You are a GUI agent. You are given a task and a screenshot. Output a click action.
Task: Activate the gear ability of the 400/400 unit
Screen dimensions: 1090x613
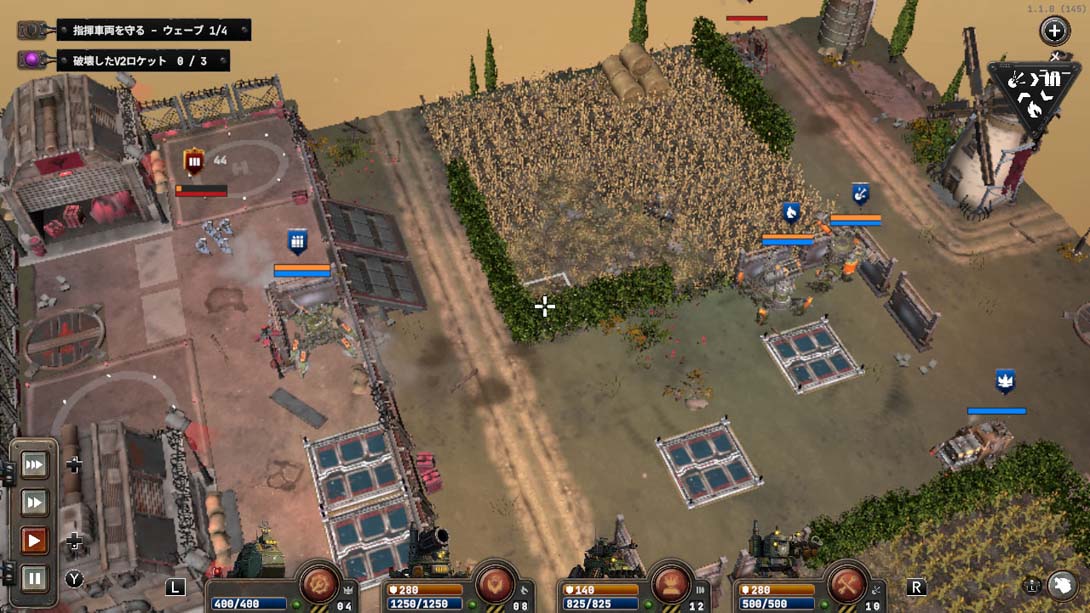(320, 584)
